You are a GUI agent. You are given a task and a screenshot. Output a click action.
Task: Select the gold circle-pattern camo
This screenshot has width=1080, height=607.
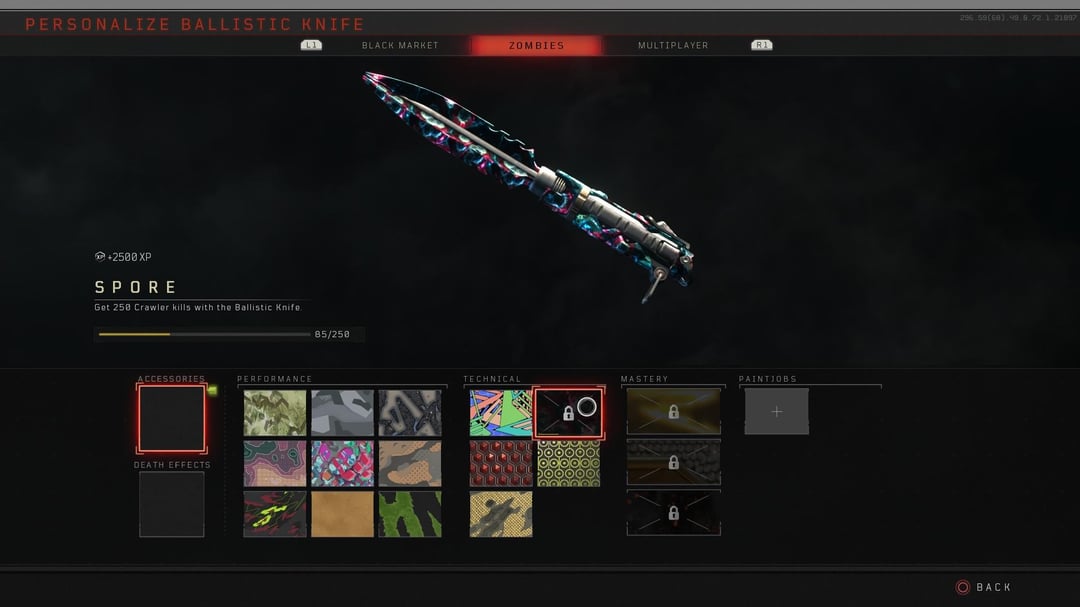[x=568, y=463]
